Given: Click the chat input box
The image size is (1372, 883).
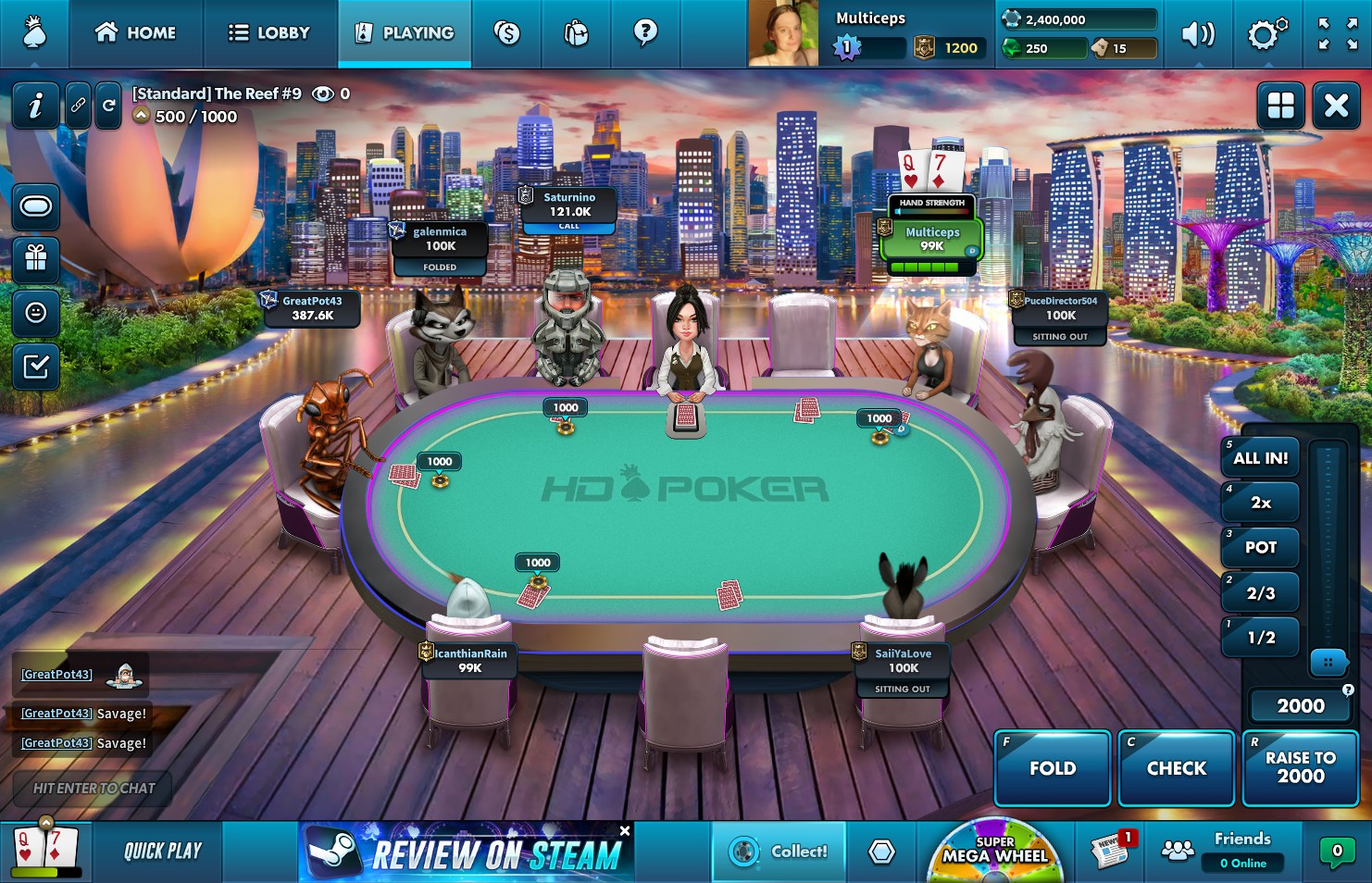Looking at the screenshot, I should [x=94, y=789].
